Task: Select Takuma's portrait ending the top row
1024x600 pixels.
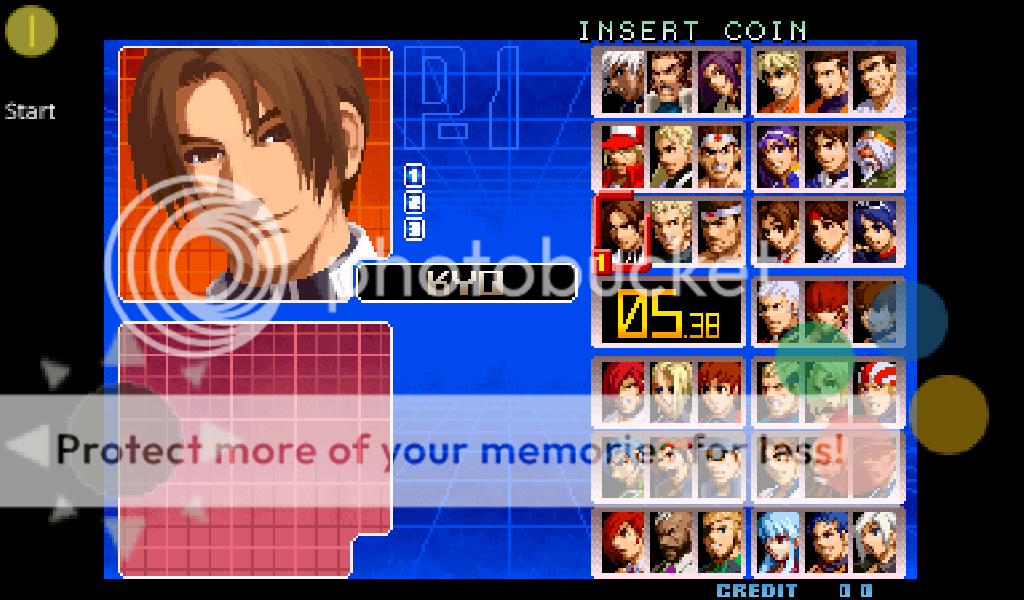Action: tap(877, 81)
